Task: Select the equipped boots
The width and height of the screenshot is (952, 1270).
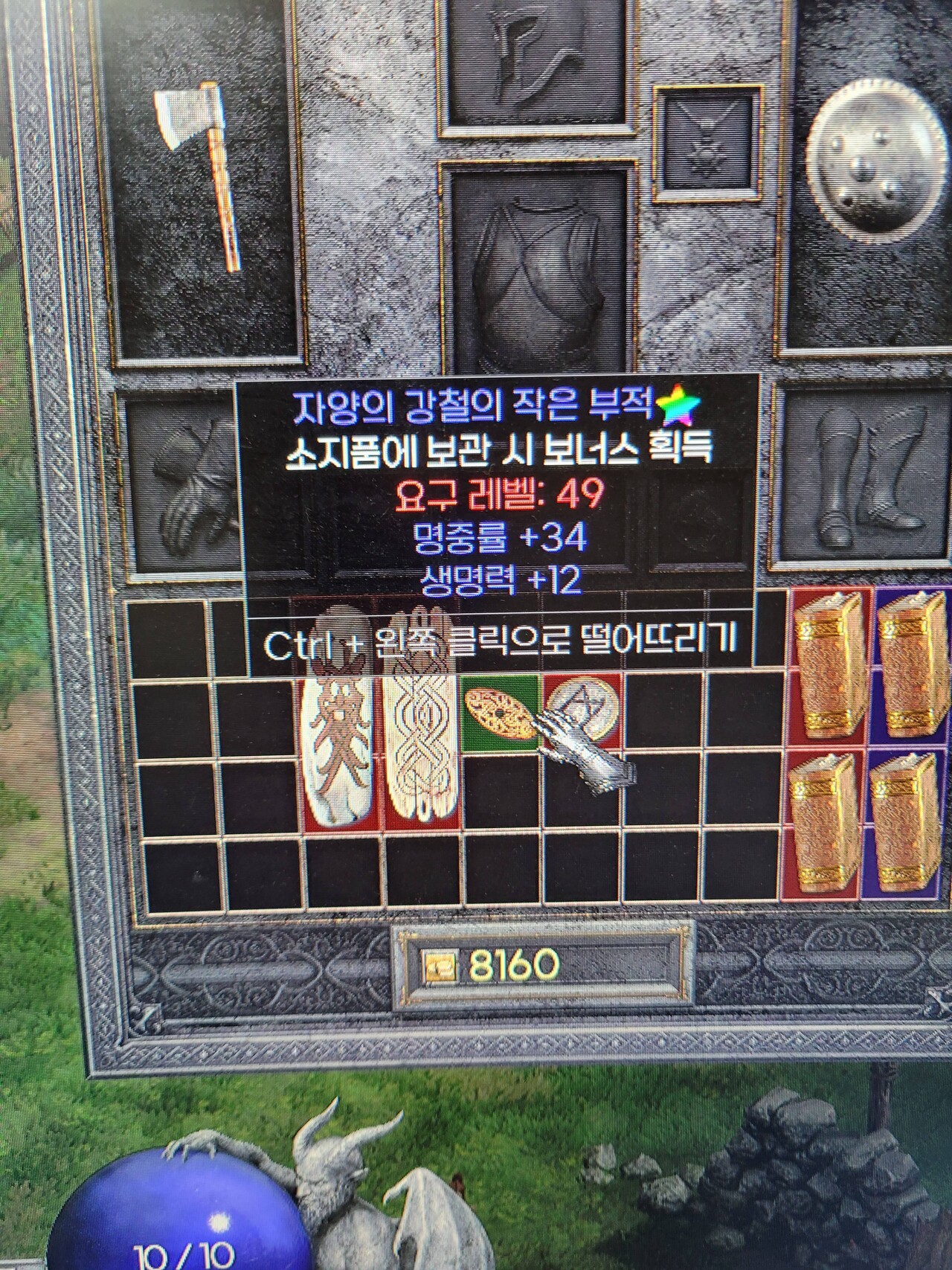Action: 866,476
